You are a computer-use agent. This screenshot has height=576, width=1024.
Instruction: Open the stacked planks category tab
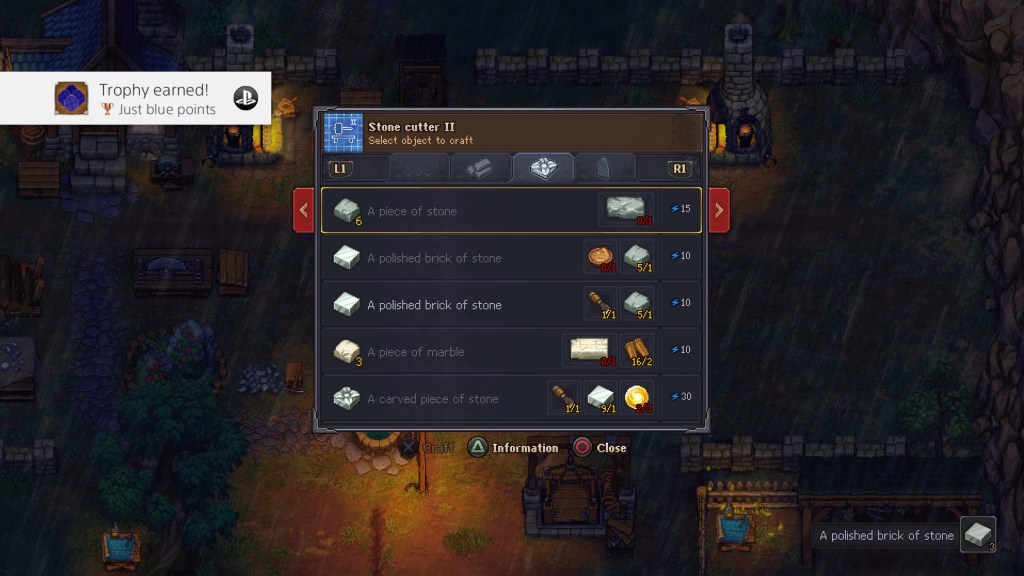[481, 169]
